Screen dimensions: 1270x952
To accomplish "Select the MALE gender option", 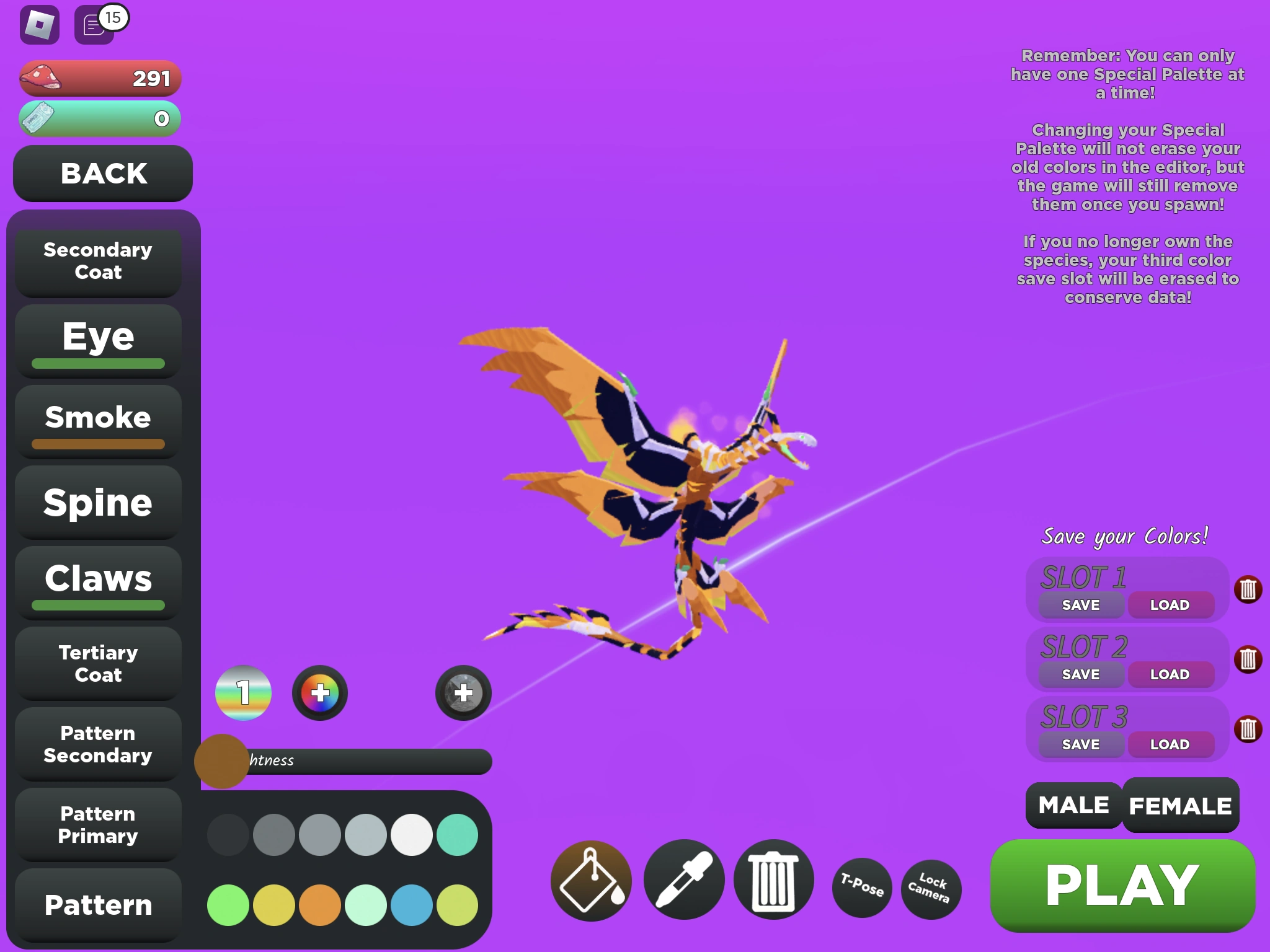I will 1072,806.
